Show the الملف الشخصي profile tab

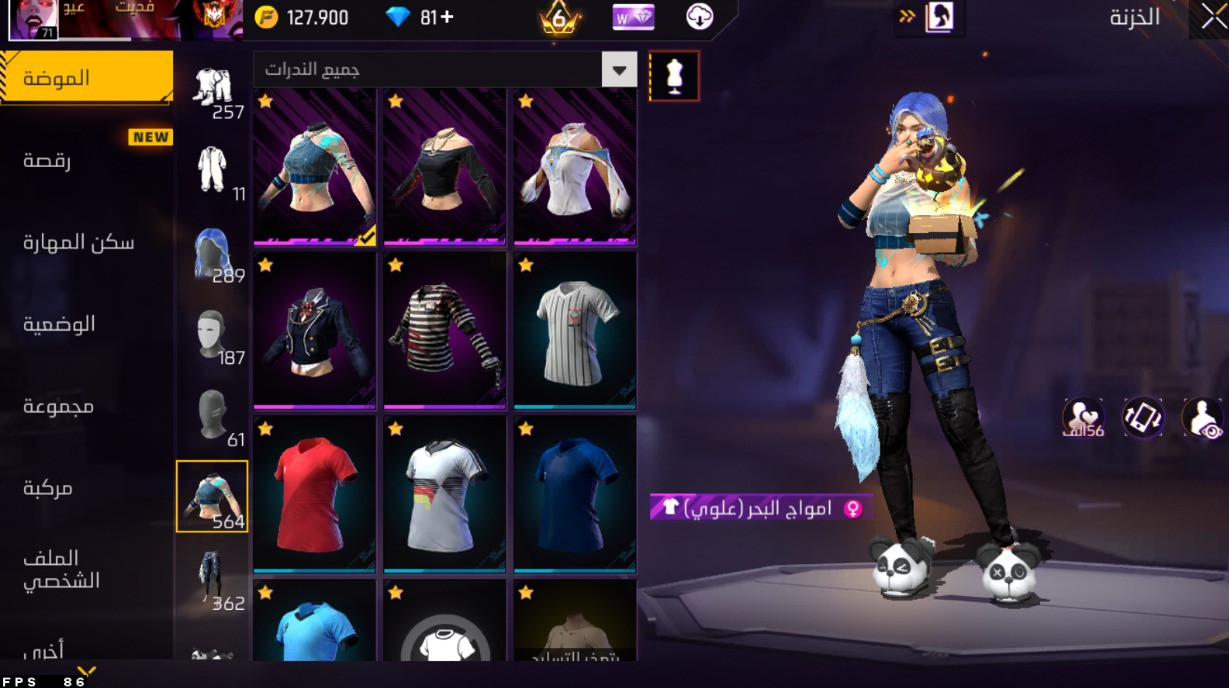(x=61, y=569)
